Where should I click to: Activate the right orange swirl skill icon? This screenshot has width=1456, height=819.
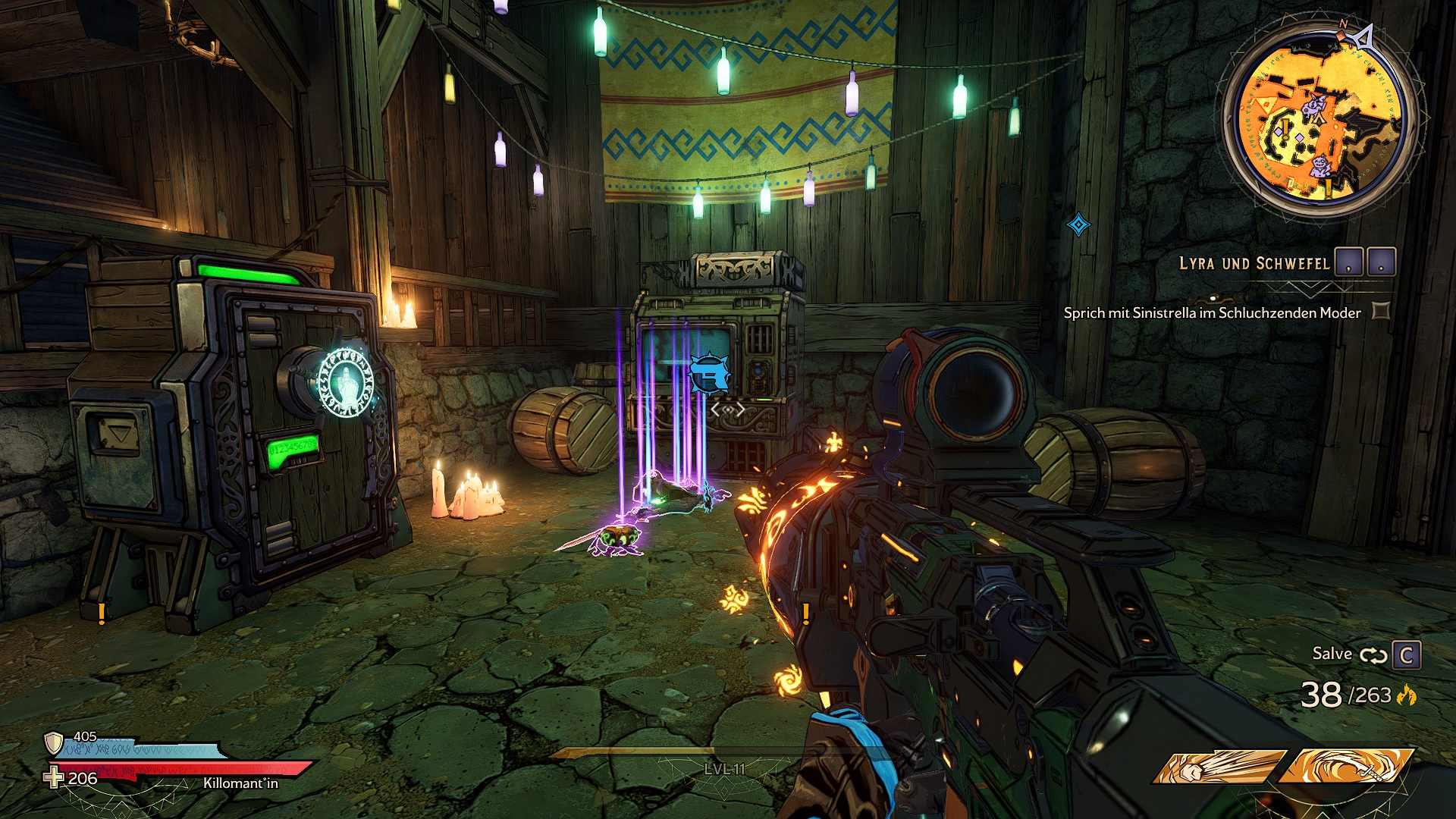(1346, 766)
